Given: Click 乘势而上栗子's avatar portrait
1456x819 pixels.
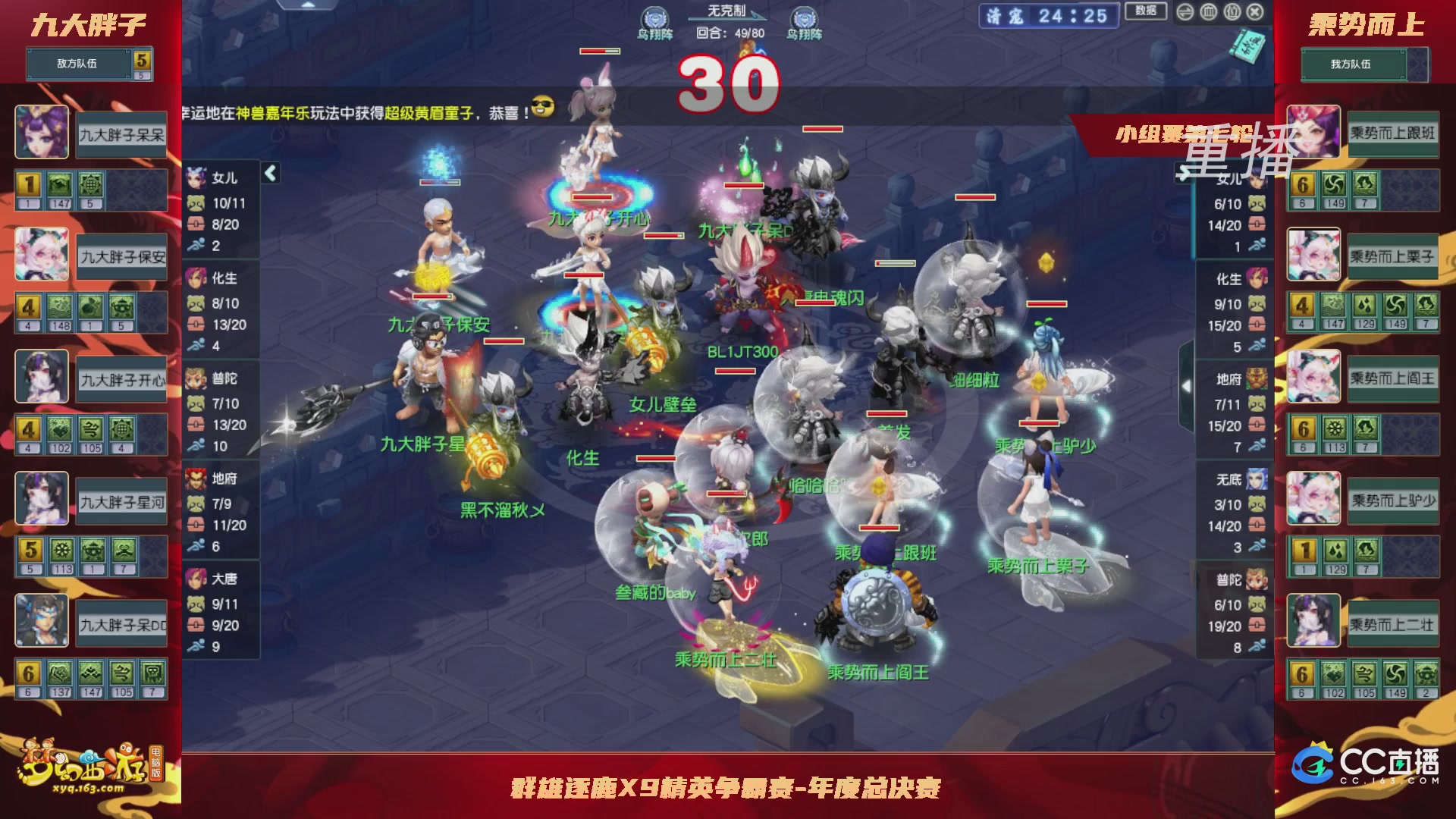Looking at the screenshot, I should (x=1314, y=254).
